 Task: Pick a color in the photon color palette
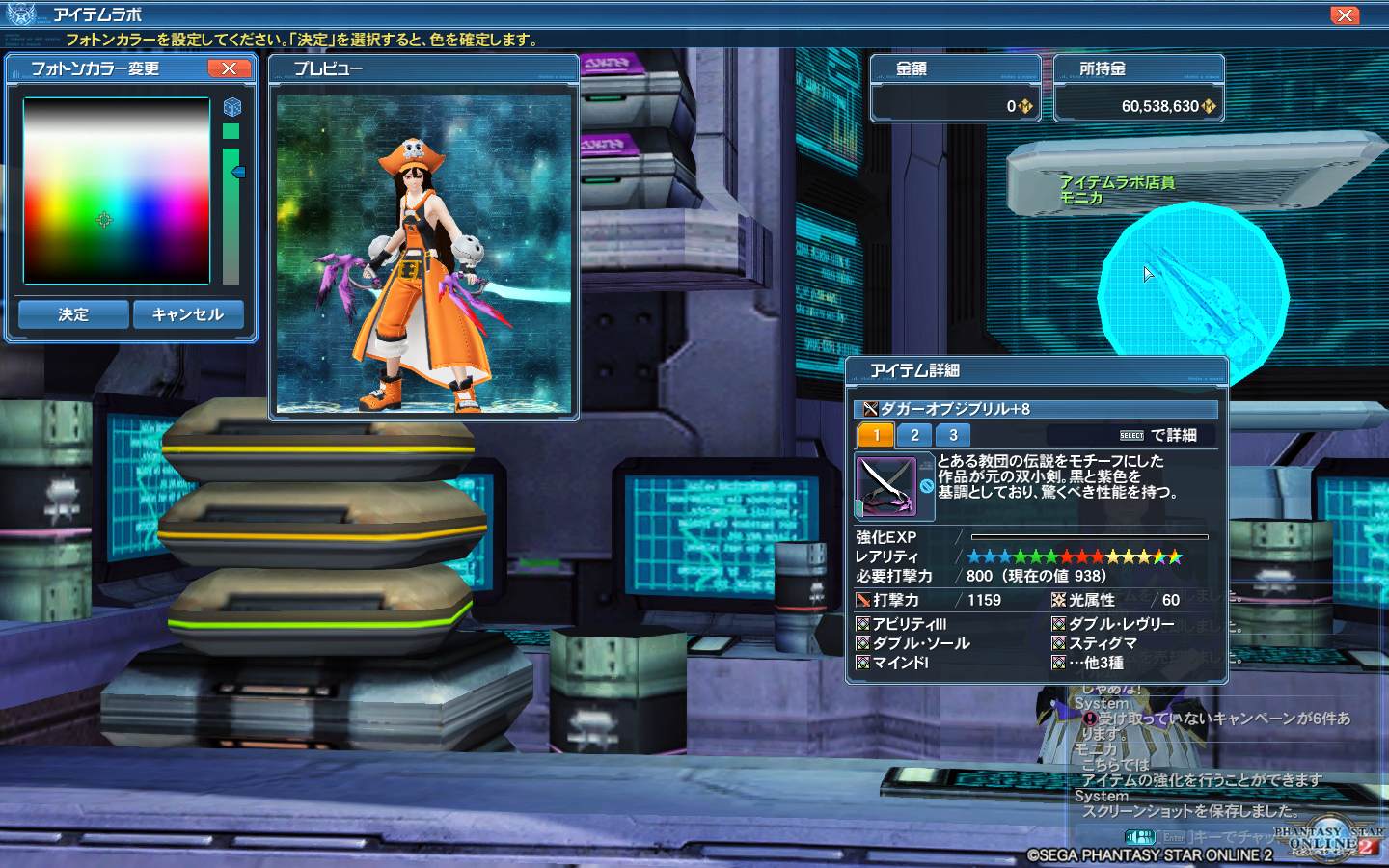(116, 191)
